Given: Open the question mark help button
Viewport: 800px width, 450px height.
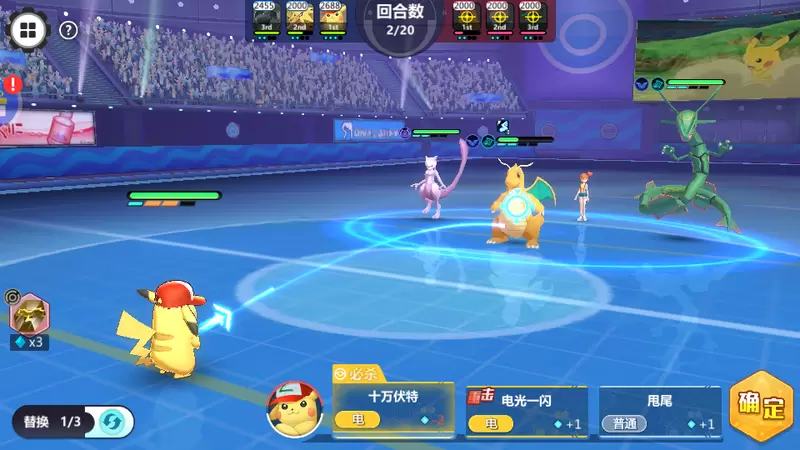Looking at the screenshot, I should [x=68, y=30].
